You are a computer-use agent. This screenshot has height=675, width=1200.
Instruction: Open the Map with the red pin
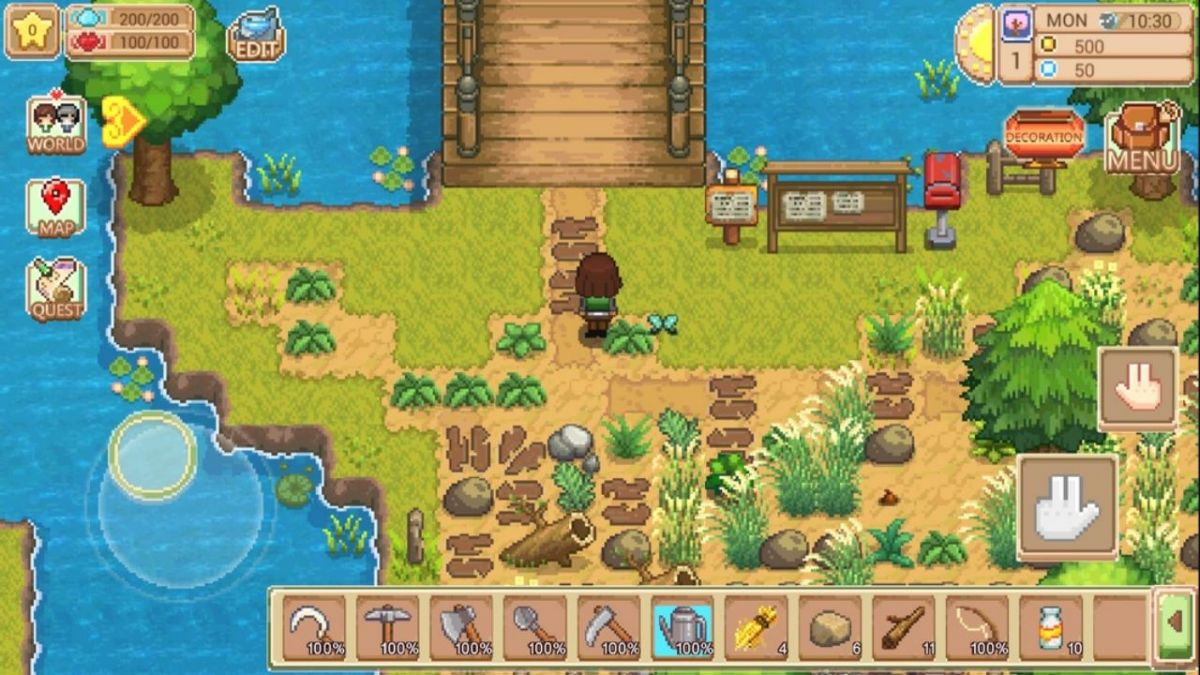(x=55, y=207)
